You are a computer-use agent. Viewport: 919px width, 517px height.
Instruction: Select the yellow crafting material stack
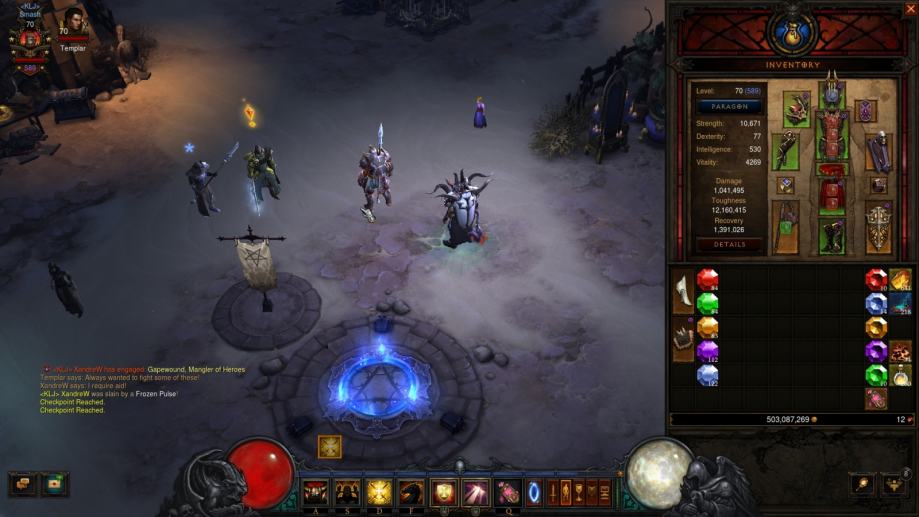900,280
